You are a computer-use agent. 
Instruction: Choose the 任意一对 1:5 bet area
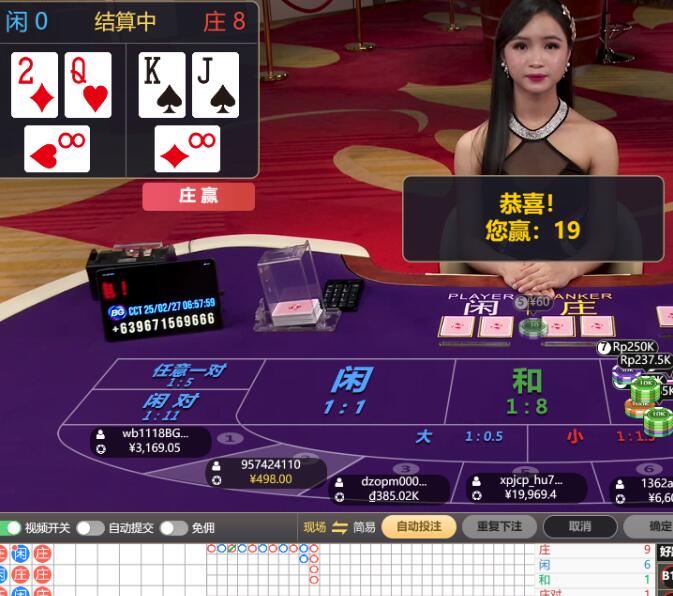click(188, 375)
